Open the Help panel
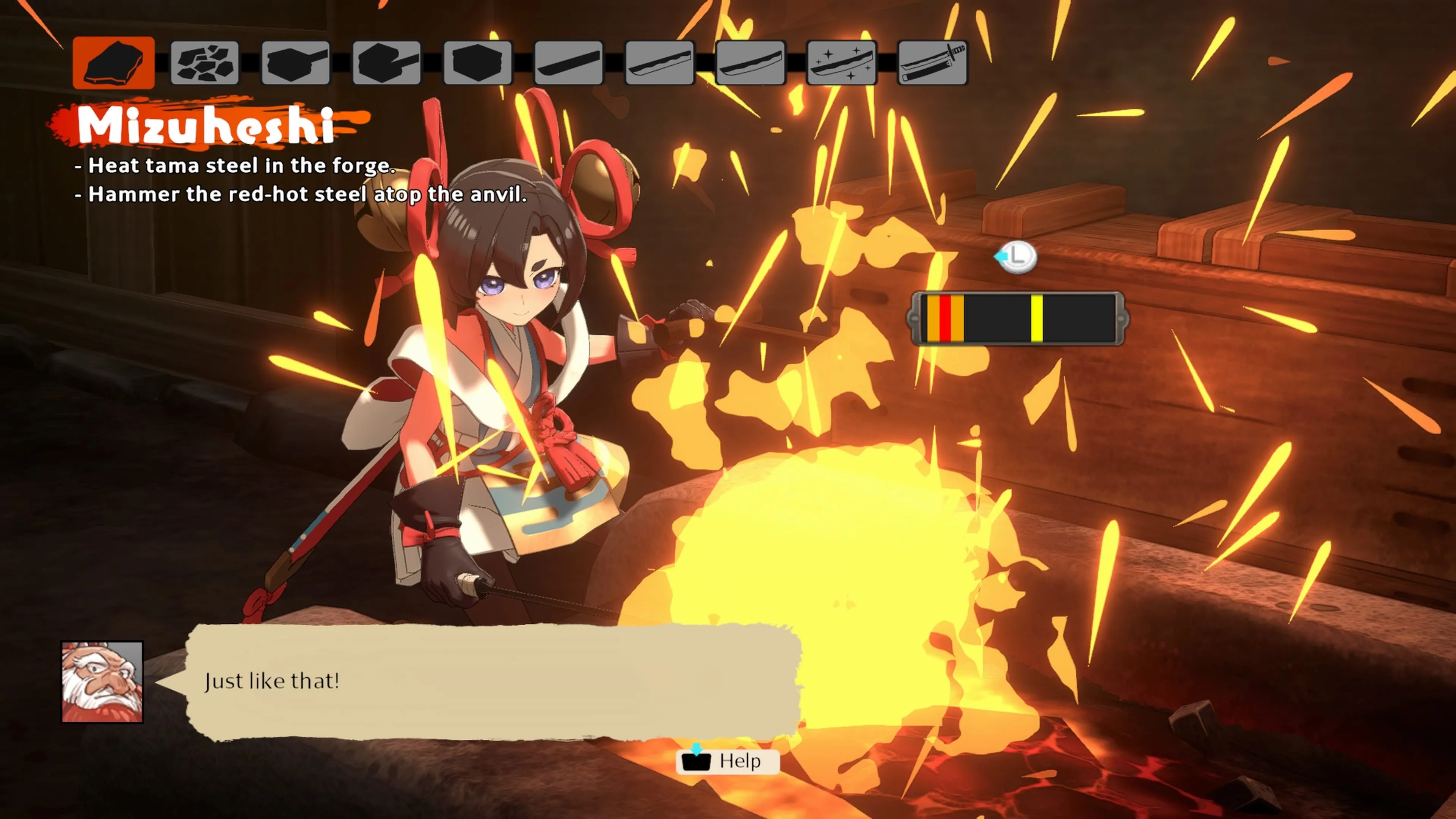 point(728,761)
